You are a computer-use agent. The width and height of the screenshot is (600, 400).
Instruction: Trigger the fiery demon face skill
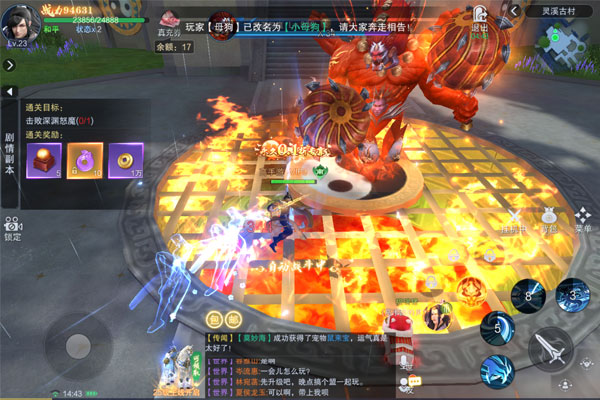tap(471, 291)
